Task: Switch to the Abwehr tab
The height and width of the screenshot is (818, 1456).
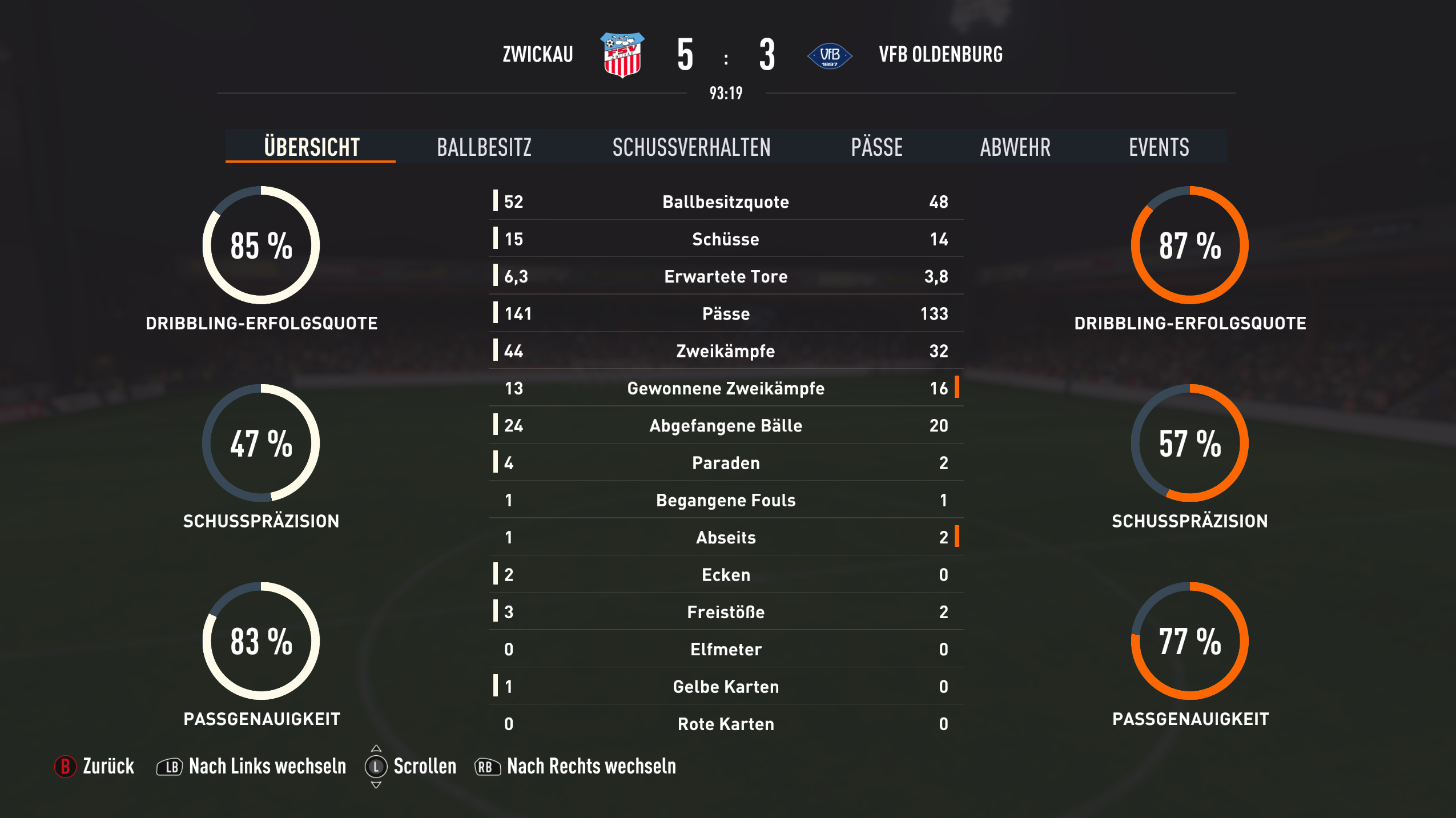Action: coord(1015,147)
